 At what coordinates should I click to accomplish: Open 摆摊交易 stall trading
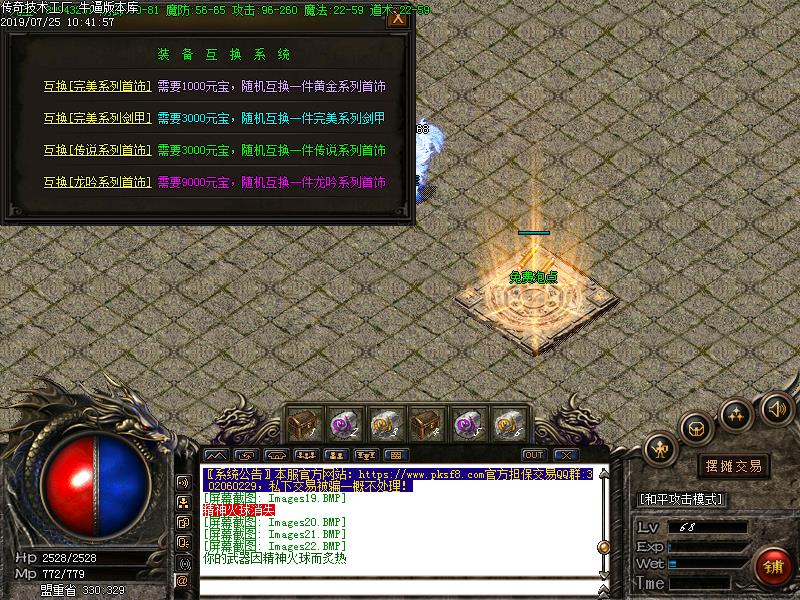click(x=733, y=466)
